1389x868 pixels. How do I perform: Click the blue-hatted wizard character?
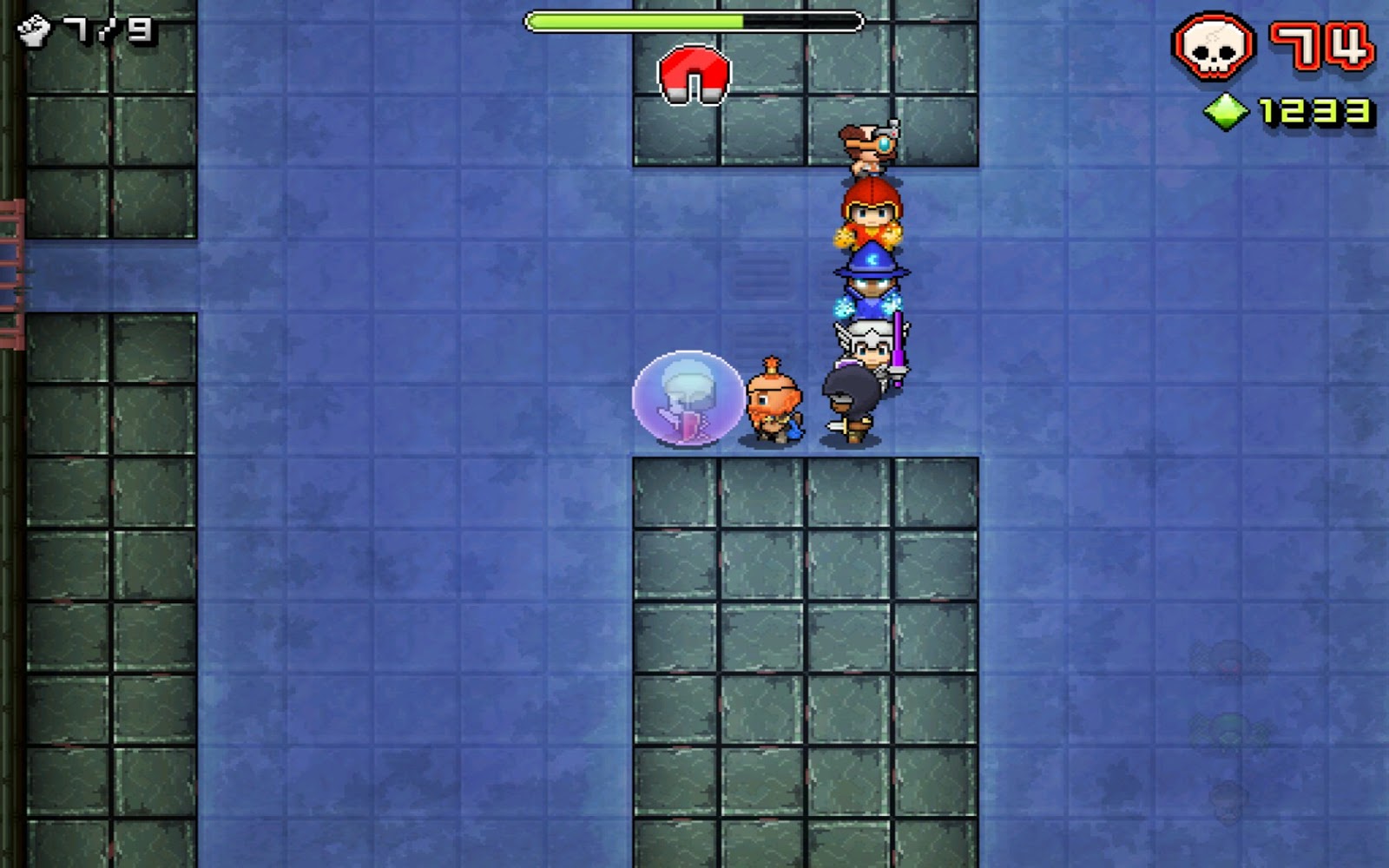coord(871,278)
